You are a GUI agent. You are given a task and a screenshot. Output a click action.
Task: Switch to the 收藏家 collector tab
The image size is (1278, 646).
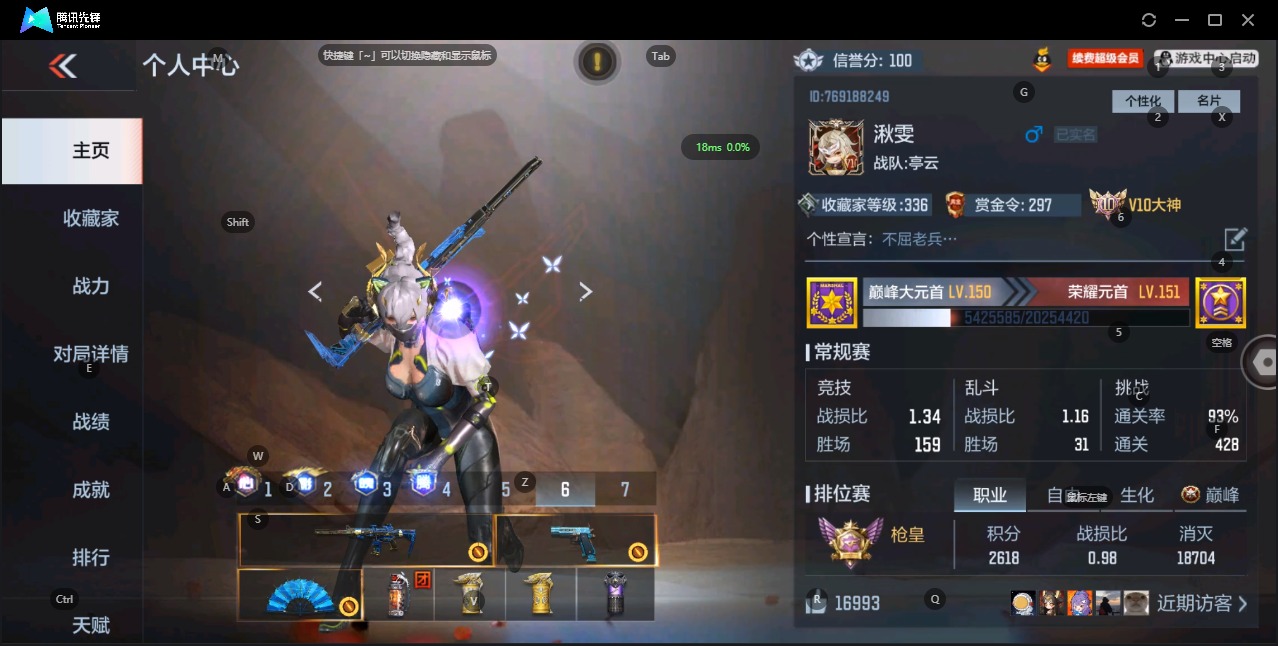point(90,218)
